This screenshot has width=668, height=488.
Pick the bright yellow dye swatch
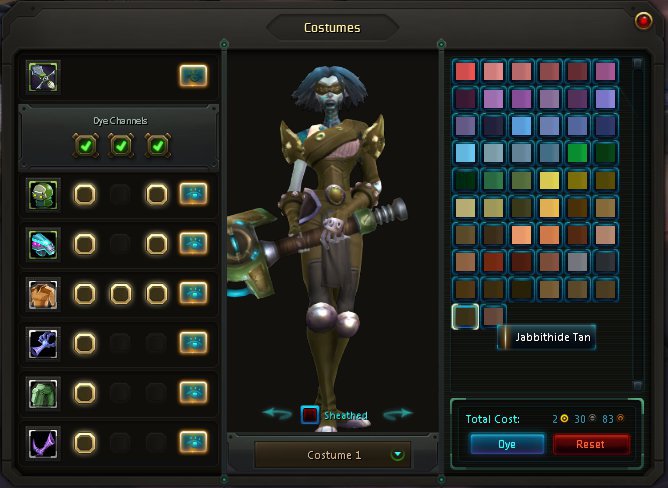pyautogui.click(x=548, y=181)
